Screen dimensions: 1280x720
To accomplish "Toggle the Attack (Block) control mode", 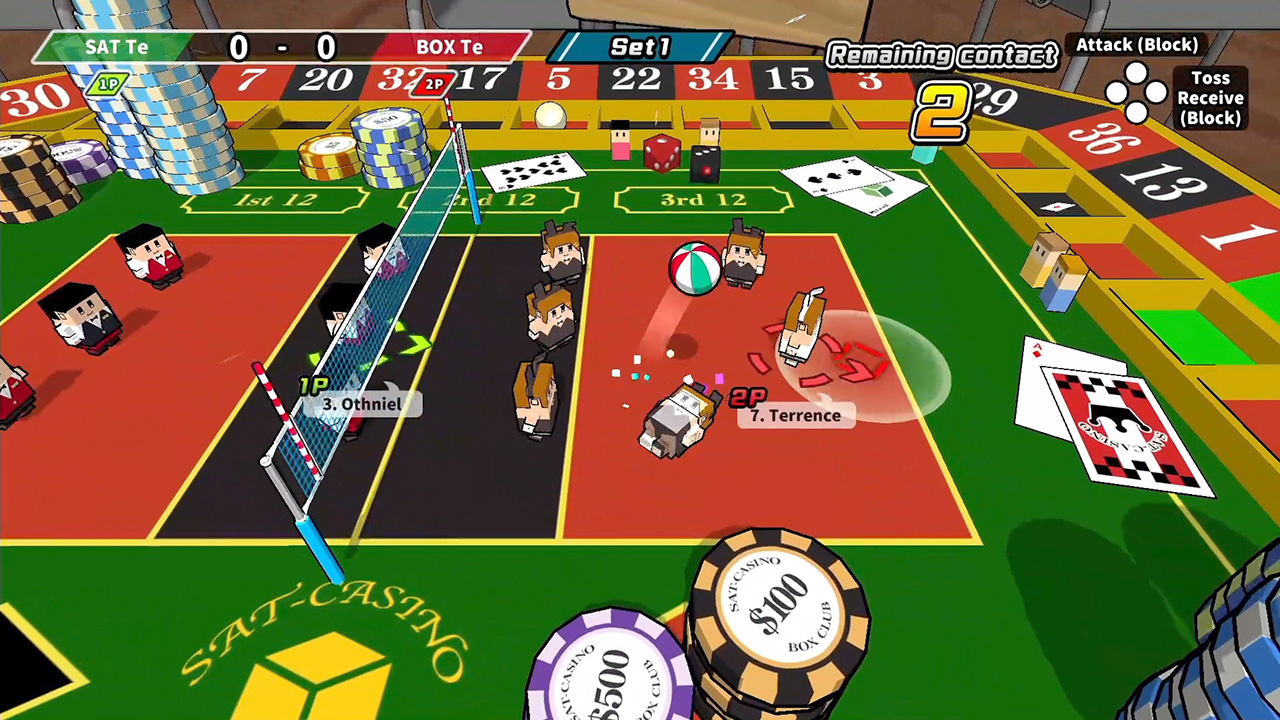I will (x=1137, y=45).
